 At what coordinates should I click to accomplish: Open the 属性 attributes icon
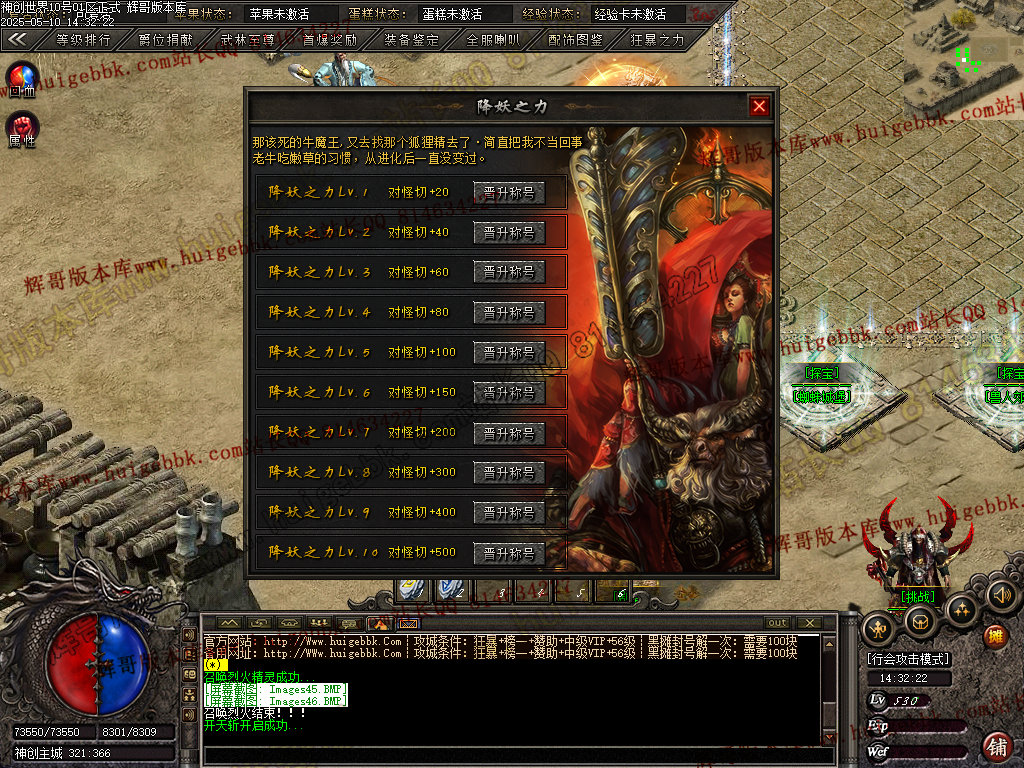22,127
